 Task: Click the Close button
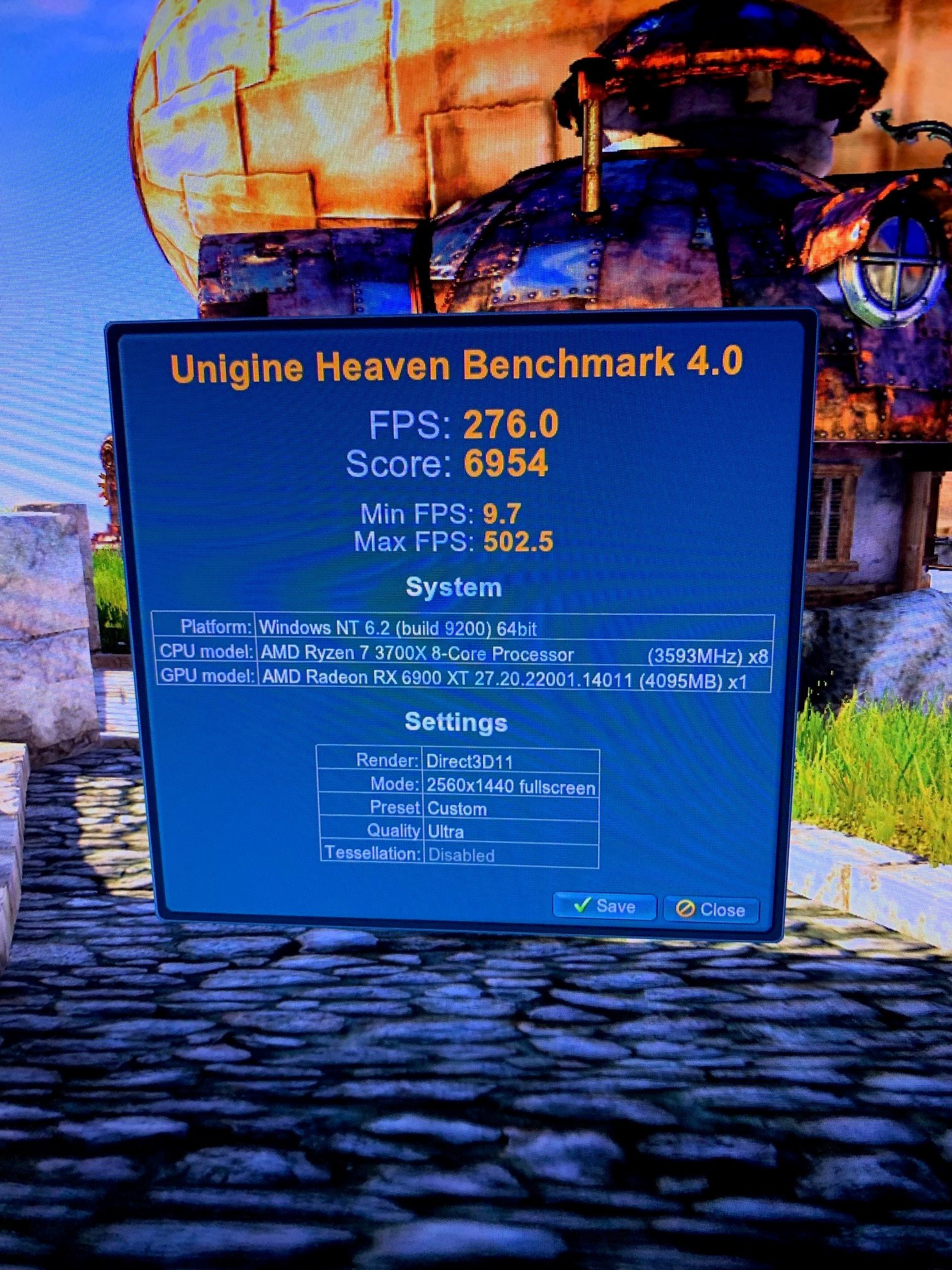tap(710, 910)
